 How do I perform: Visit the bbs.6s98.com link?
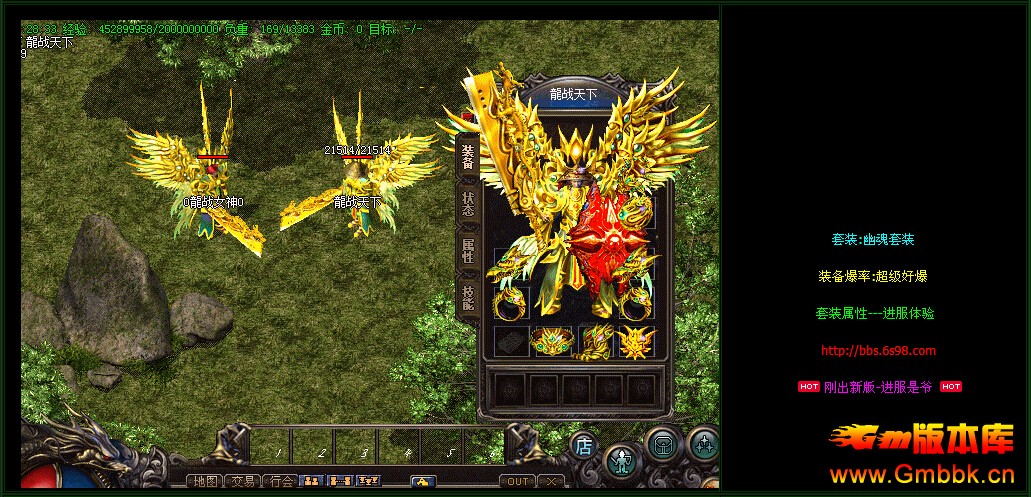pos(878,350)
